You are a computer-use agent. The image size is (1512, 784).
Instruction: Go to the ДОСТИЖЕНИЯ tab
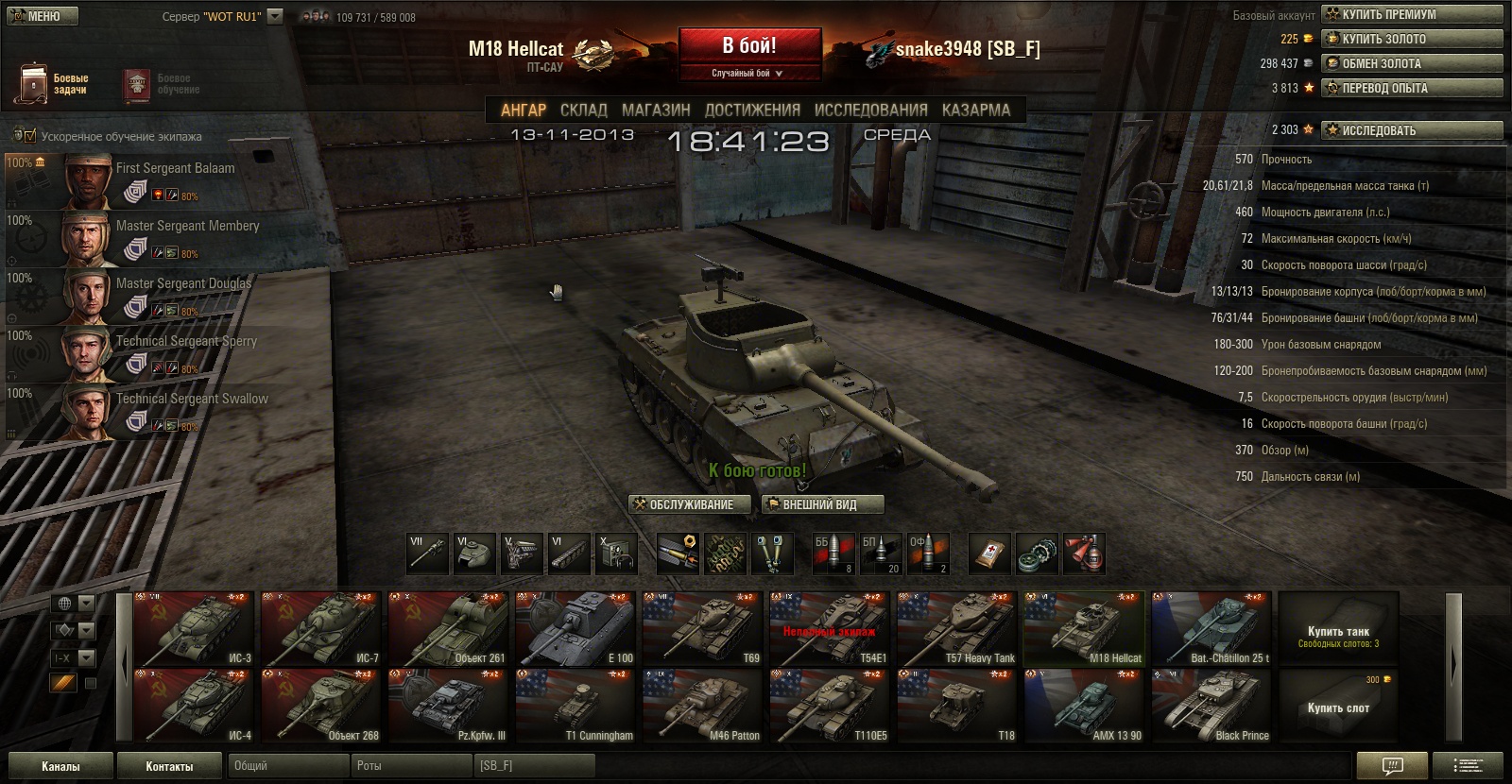pos(752,110)
